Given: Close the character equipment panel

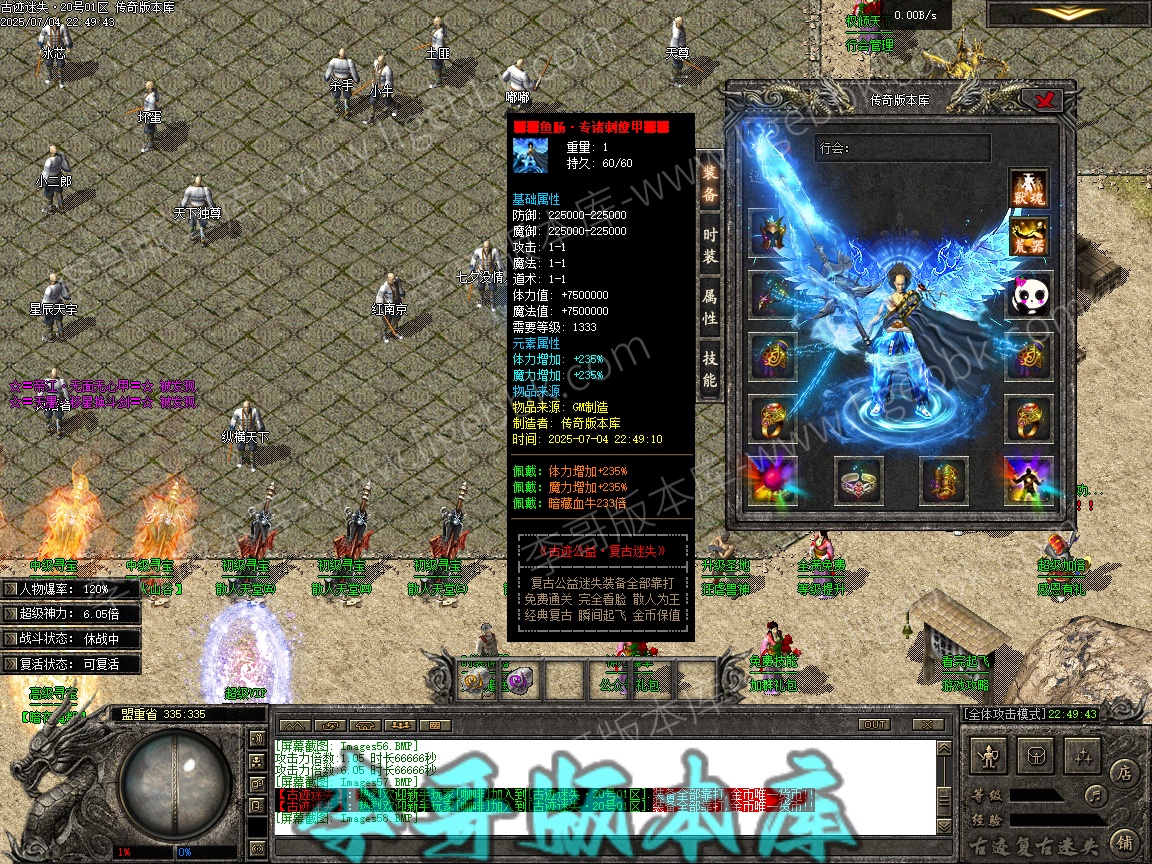Looking at the screenshot, I should click(x=1046, y=100).
